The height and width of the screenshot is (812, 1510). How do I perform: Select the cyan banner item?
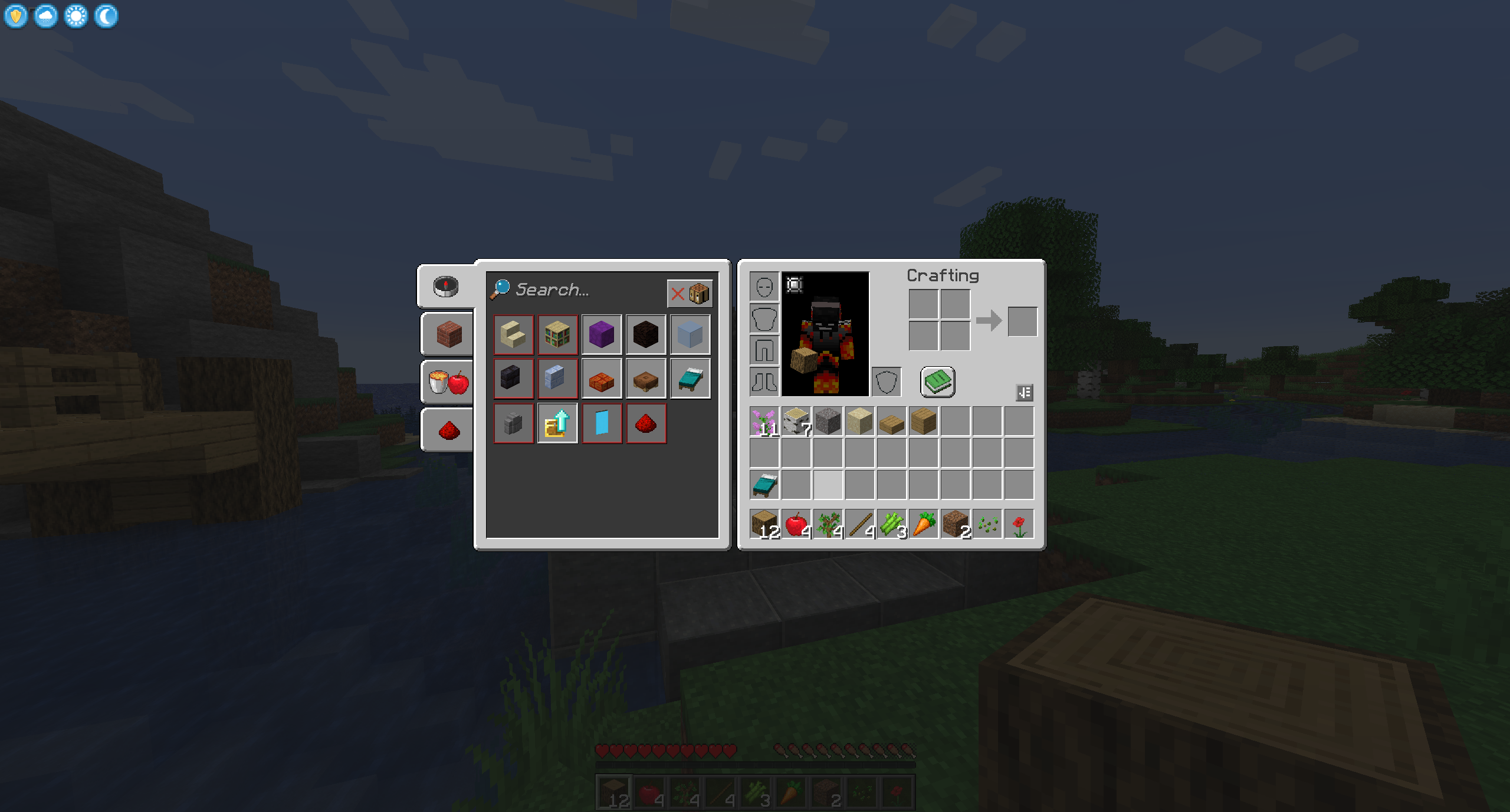click(x=602, y=423)
